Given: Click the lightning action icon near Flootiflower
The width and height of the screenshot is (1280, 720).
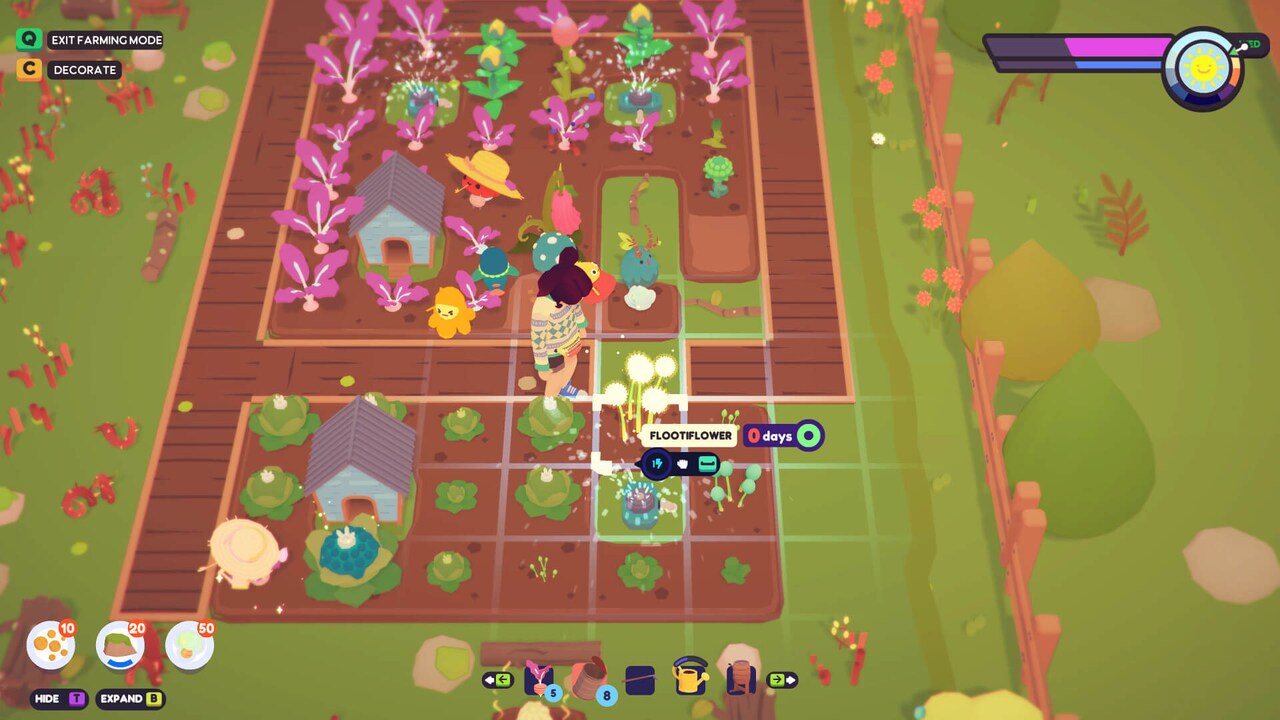Looking at the screenshot, I should coord(657,463).
